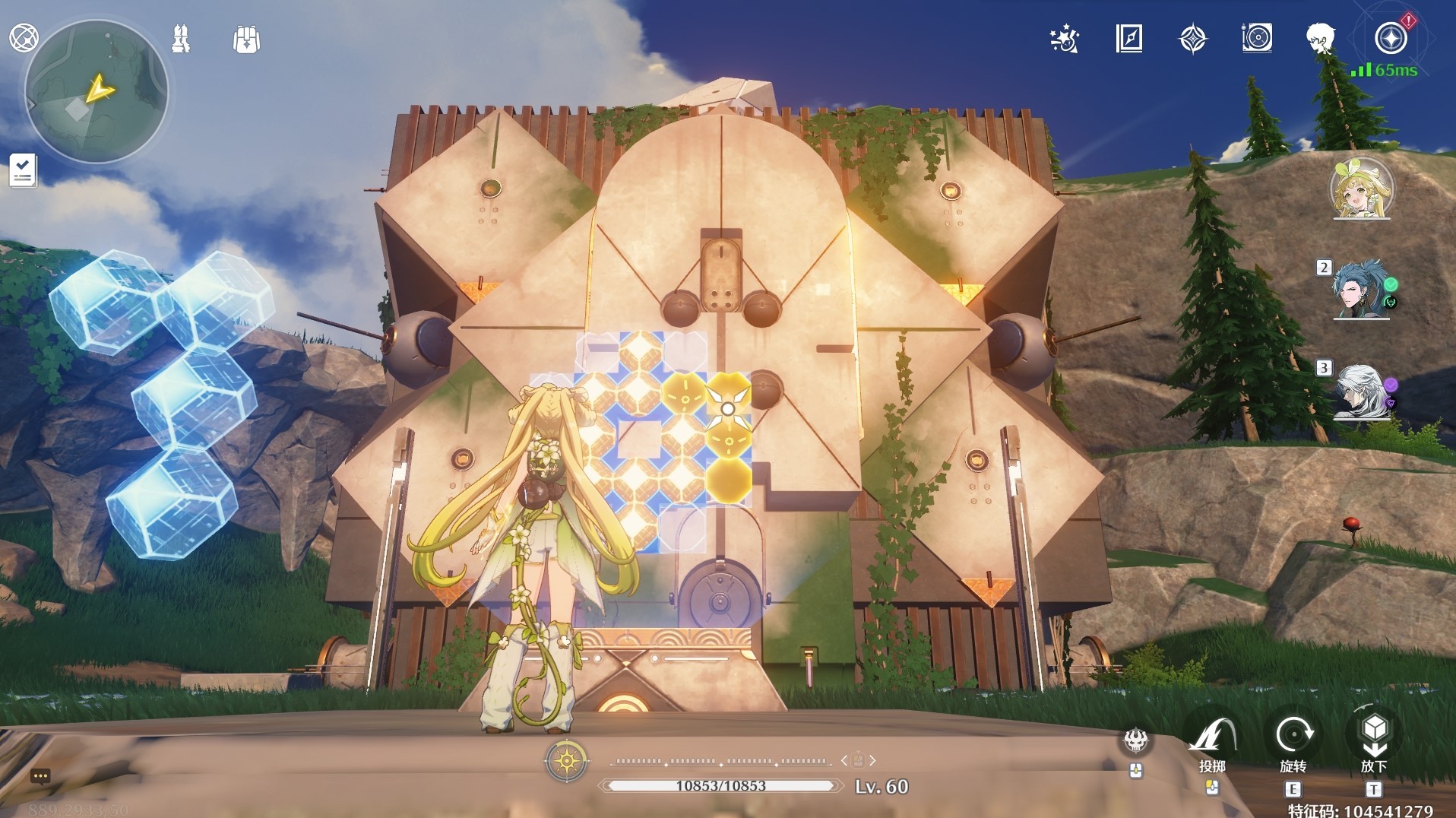Open the compass guidebook icon
This screenshot has height=818, width=1456.
[1128, 38]
